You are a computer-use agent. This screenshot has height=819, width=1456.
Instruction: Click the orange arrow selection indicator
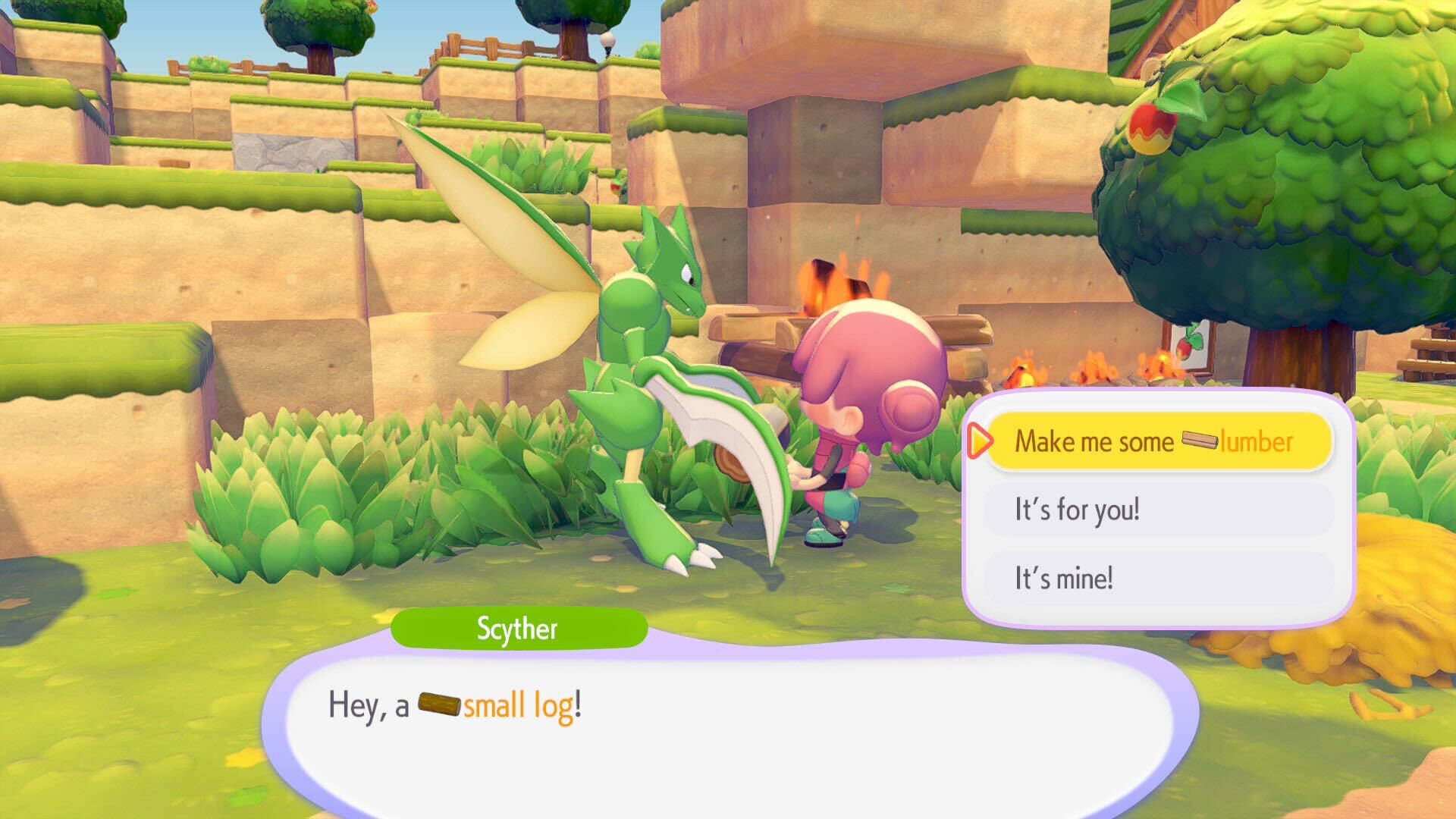point(982,441)
